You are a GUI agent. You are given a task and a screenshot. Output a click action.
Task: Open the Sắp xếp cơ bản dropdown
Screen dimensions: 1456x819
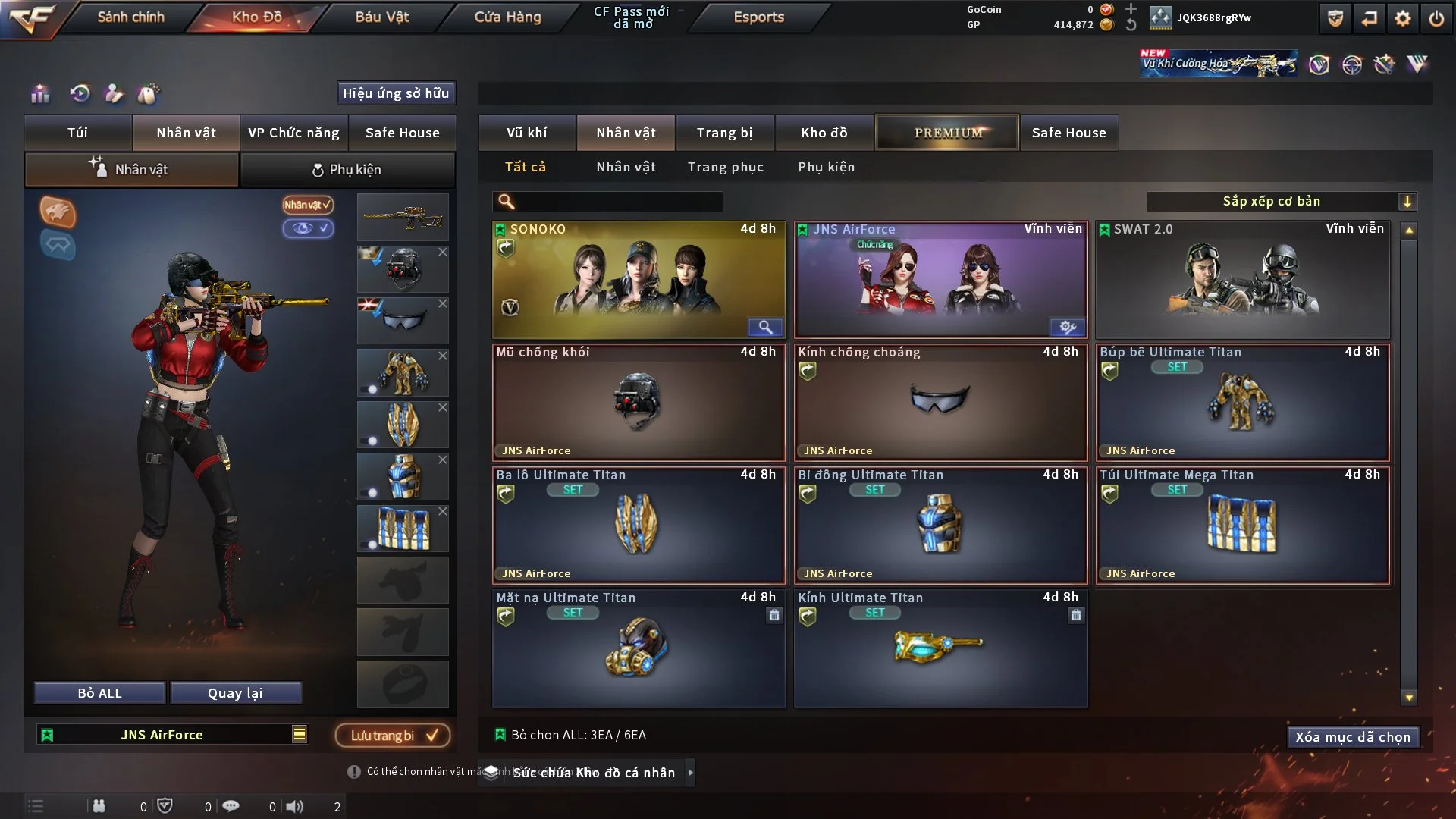tap(1281, 201)
